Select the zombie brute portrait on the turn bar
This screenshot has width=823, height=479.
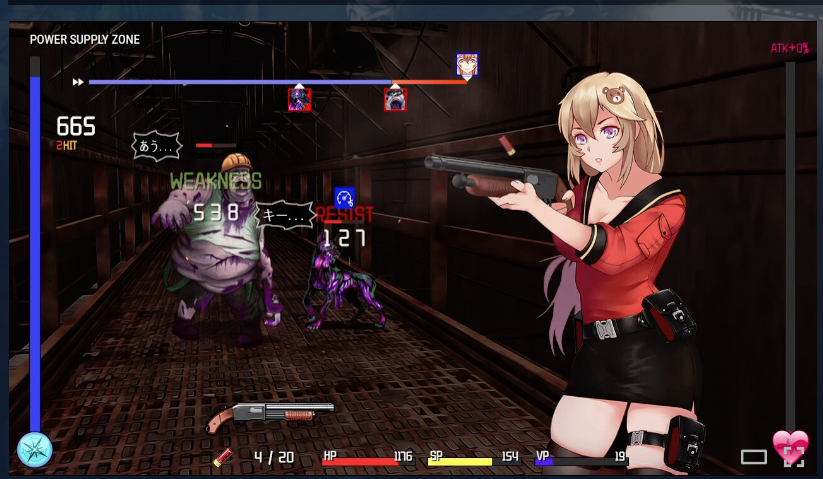tap(395, 99)
